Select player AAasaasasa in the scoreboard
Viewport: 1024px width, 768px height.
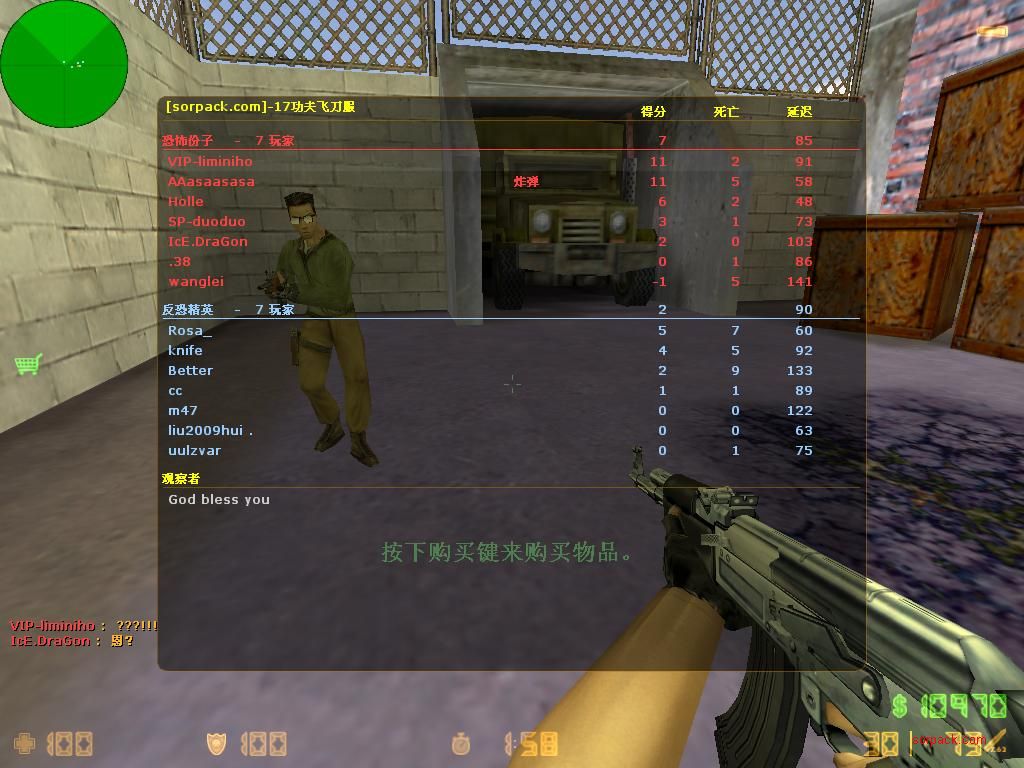(x=211, y=181)
